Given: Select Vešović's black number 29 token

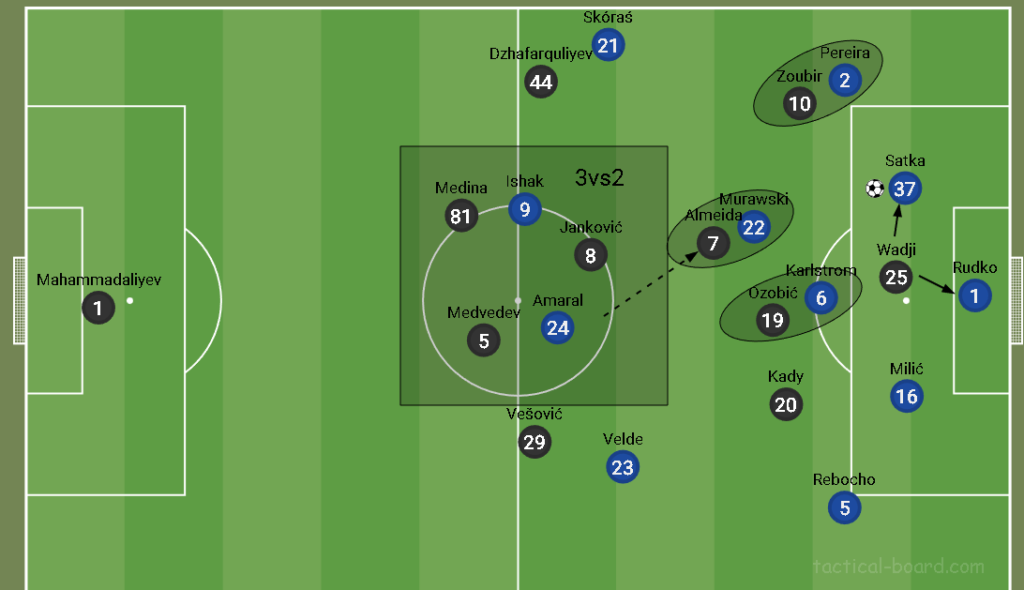Looking at the screenshot, I should (535, 441).
